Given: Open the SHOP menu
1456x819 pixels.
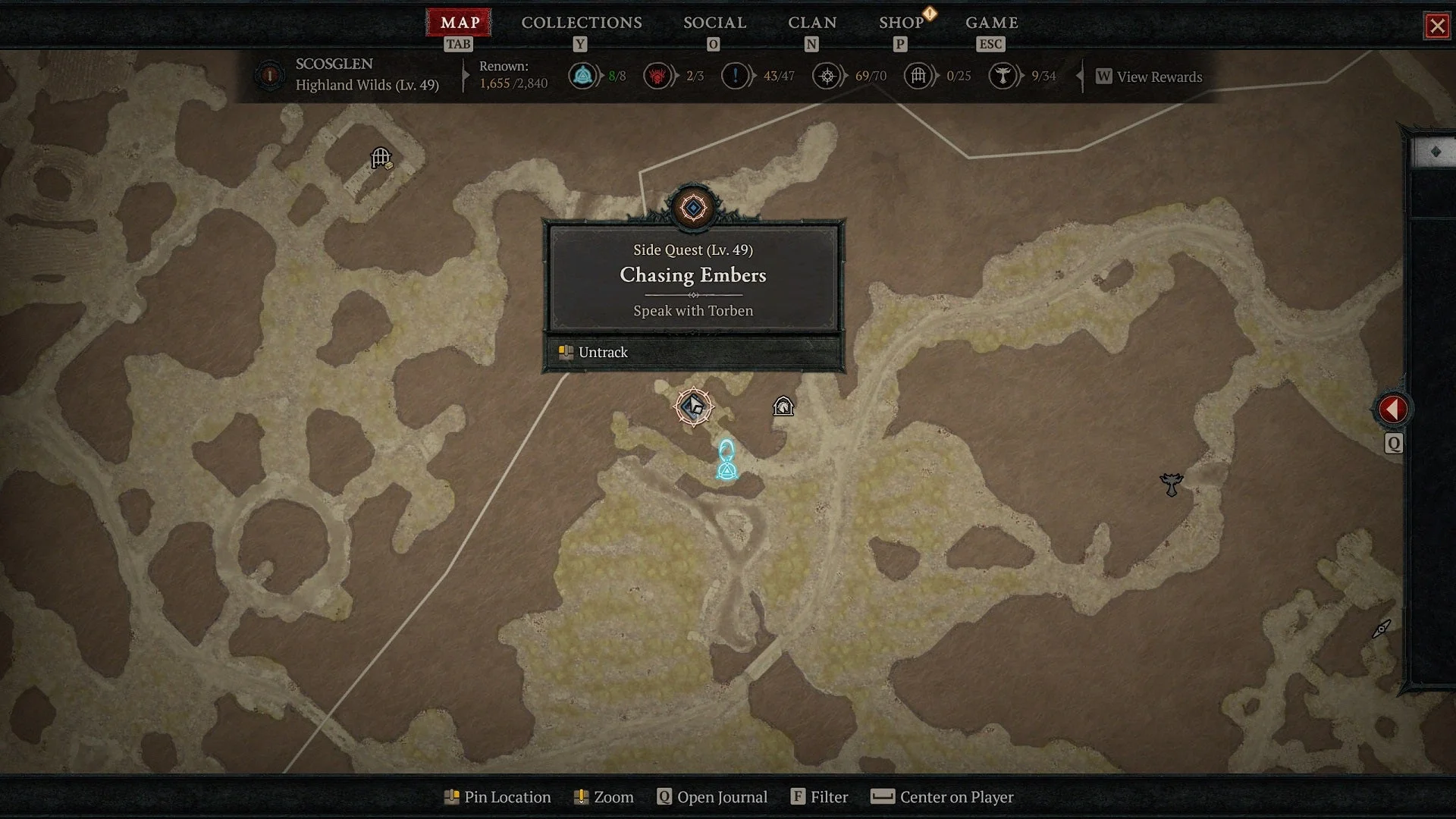Looking at the screenshot, I should [902, 23].
